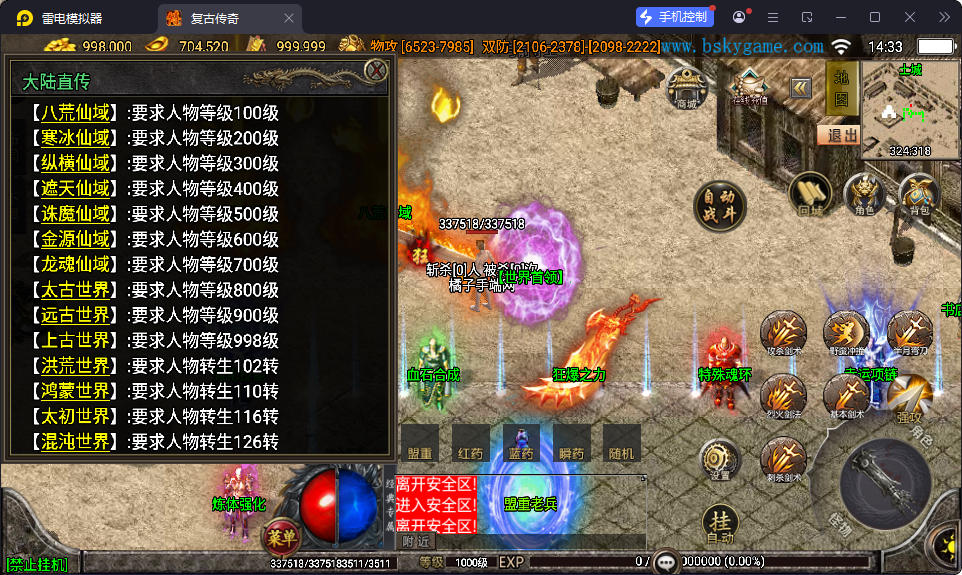The height and width of the screenshot is (575, 962).
Task: Close the 大陆直传 teleport panel
Action: (376, 70)
